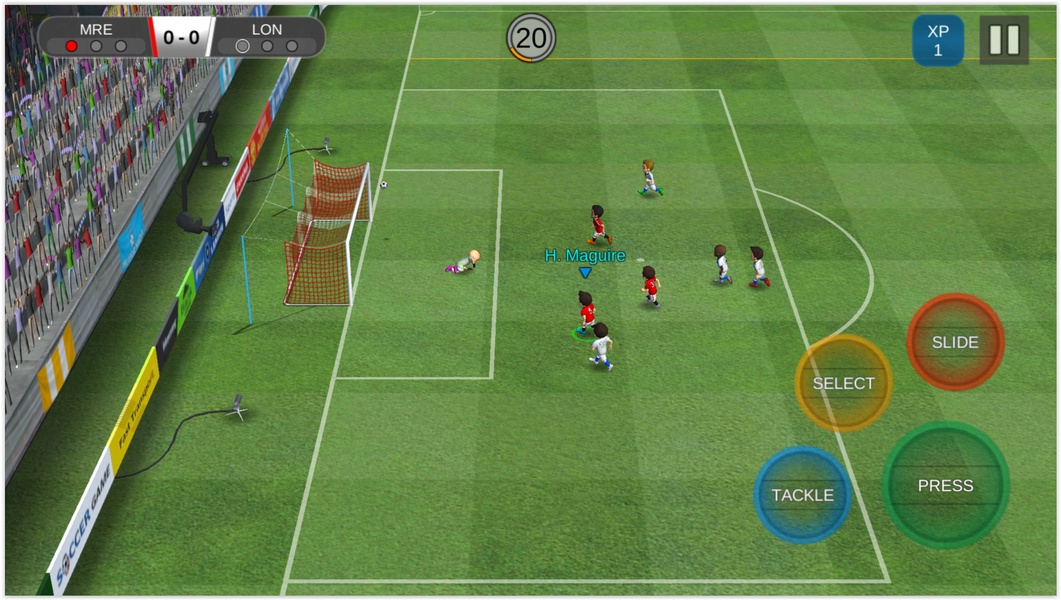Hit the blue TACKLE button
The image size is (1061, 600).
[x=802, y=495]
